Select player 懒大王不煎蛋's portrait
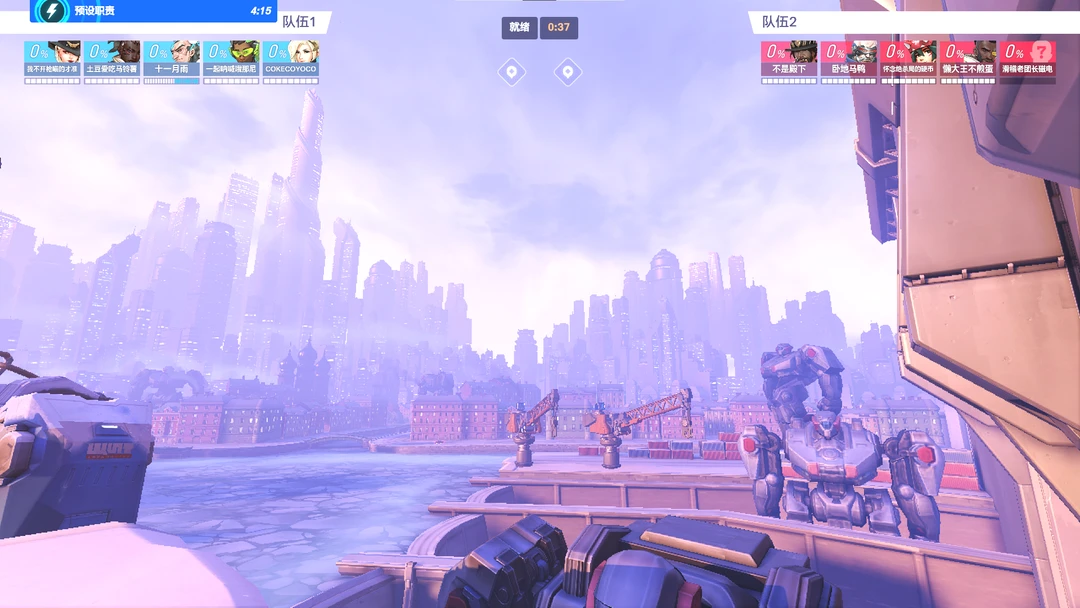 (968, 61)
